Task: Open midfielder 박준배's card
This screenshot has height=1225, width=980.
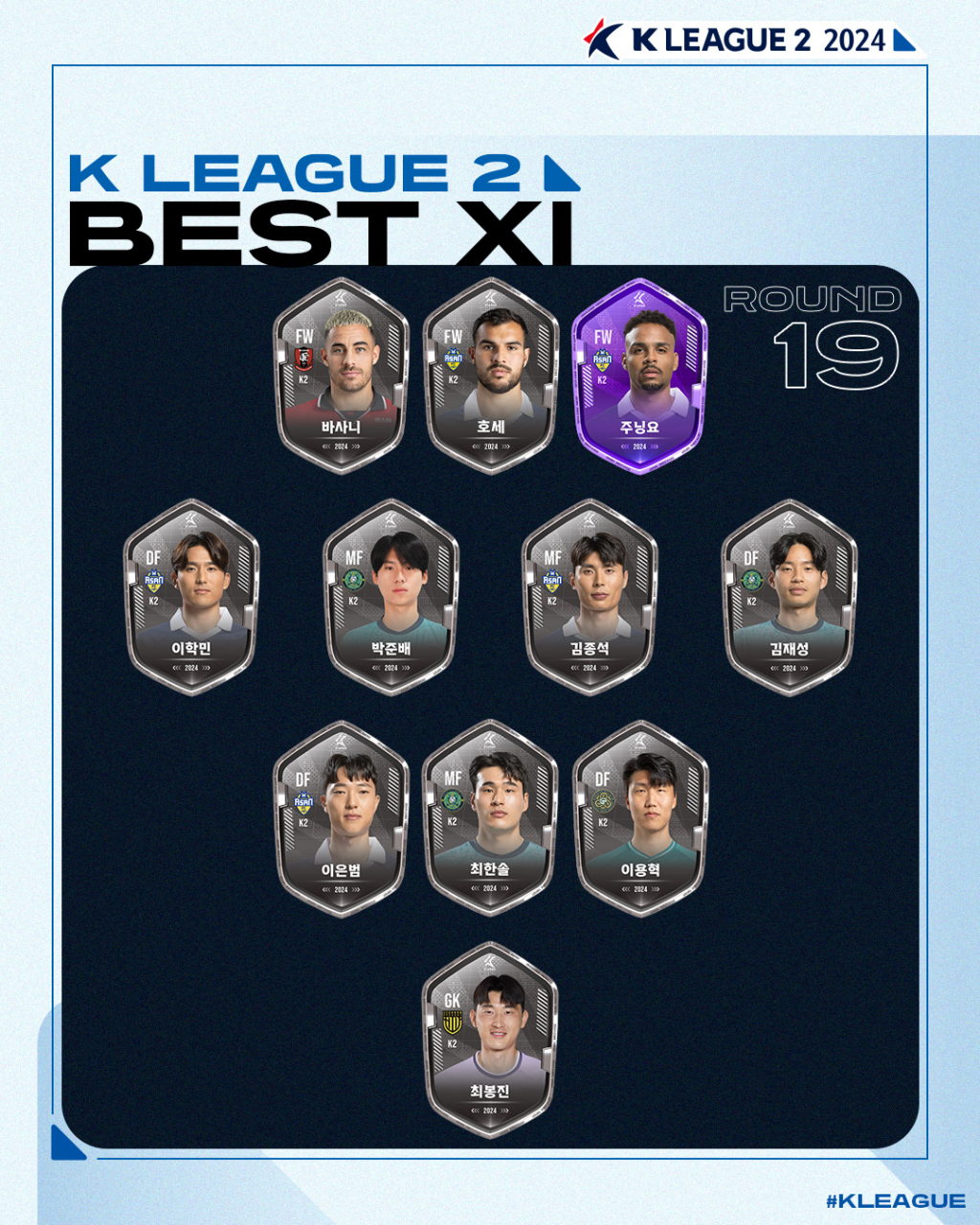Action: point(390,597)
